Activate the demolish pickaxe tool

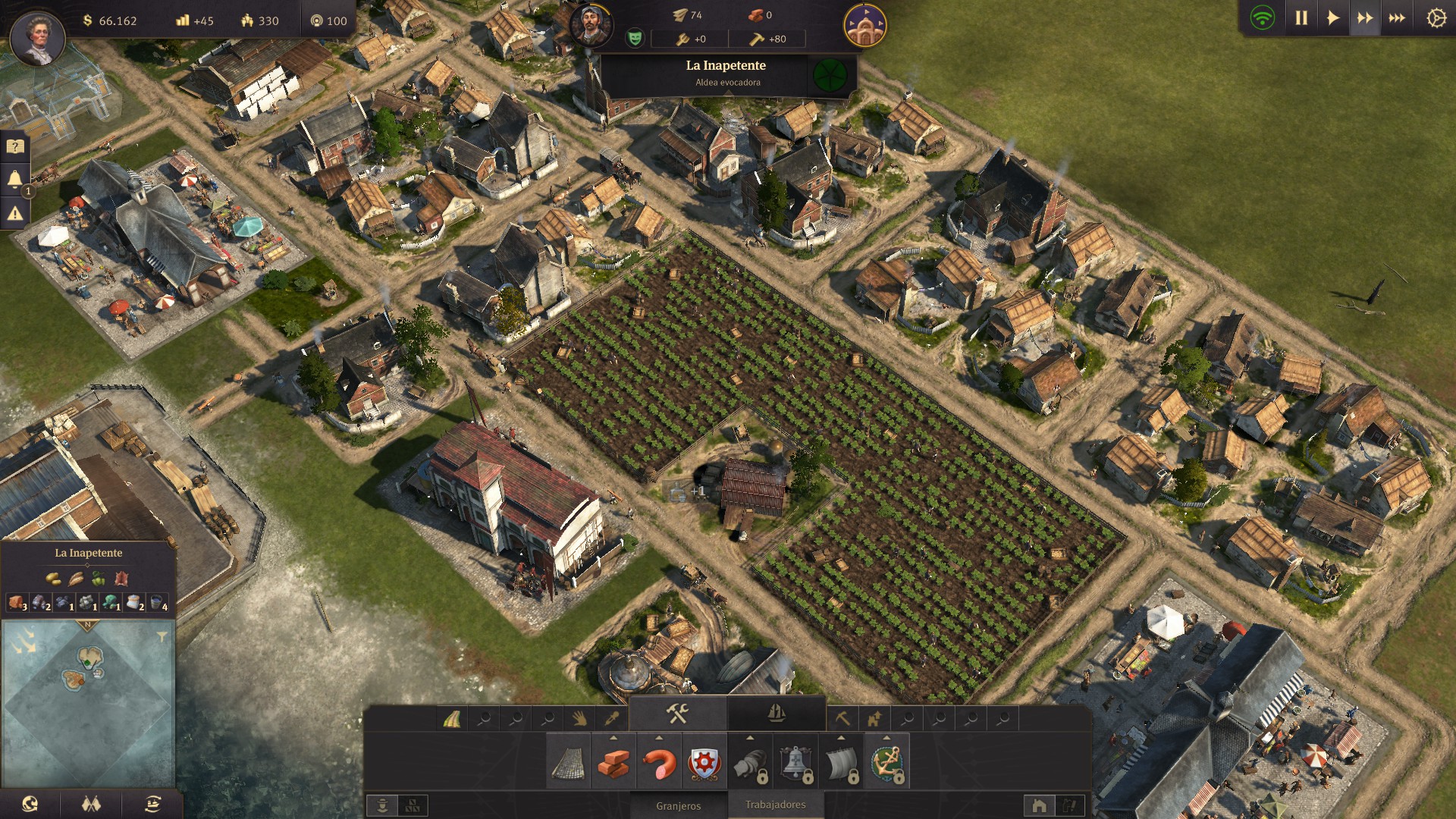click(842, 717)
